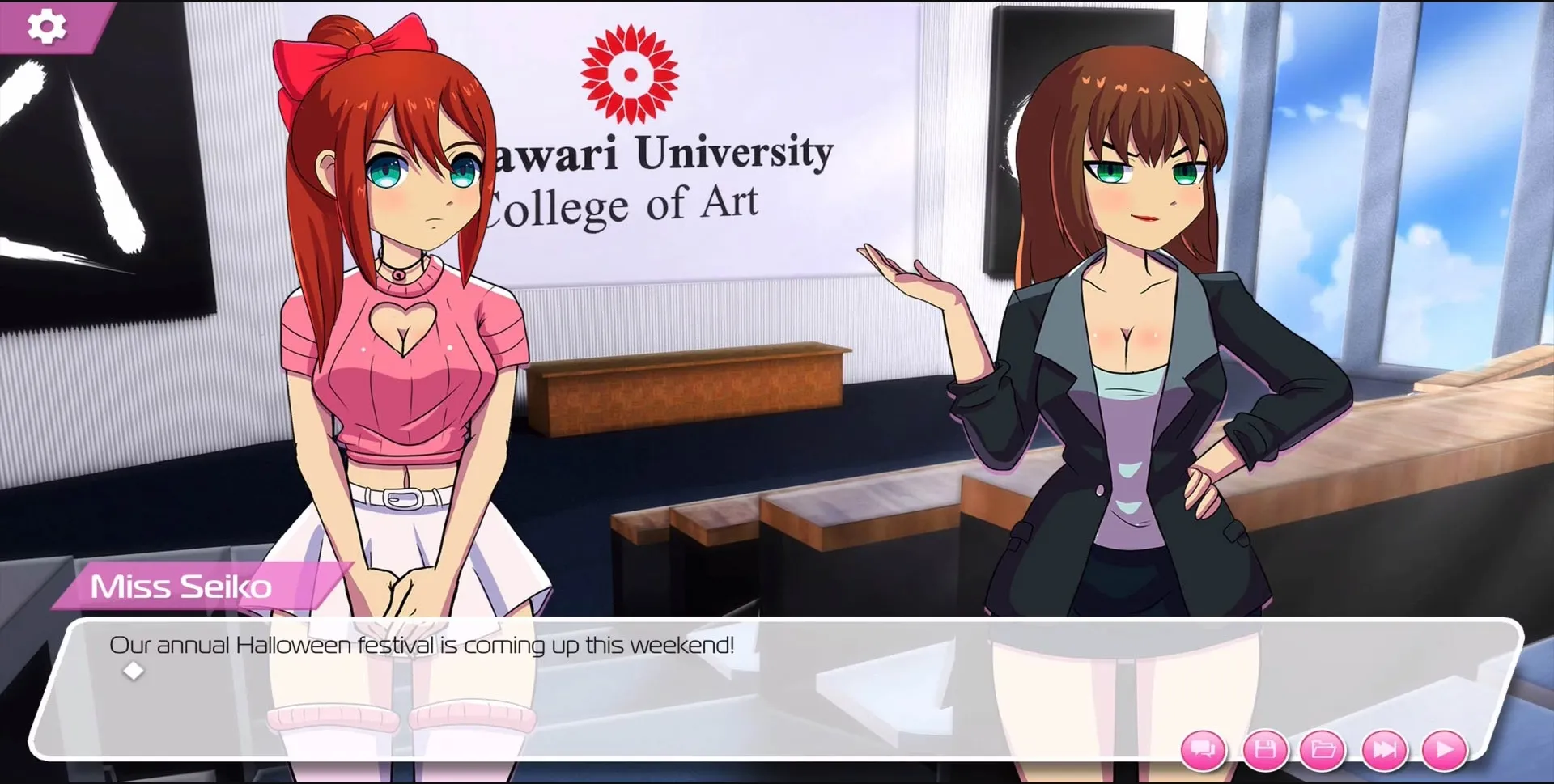The image size is (1554, 784).
Task: Click the diamond continue indicator in the textbox
Action: pos(132,670)
